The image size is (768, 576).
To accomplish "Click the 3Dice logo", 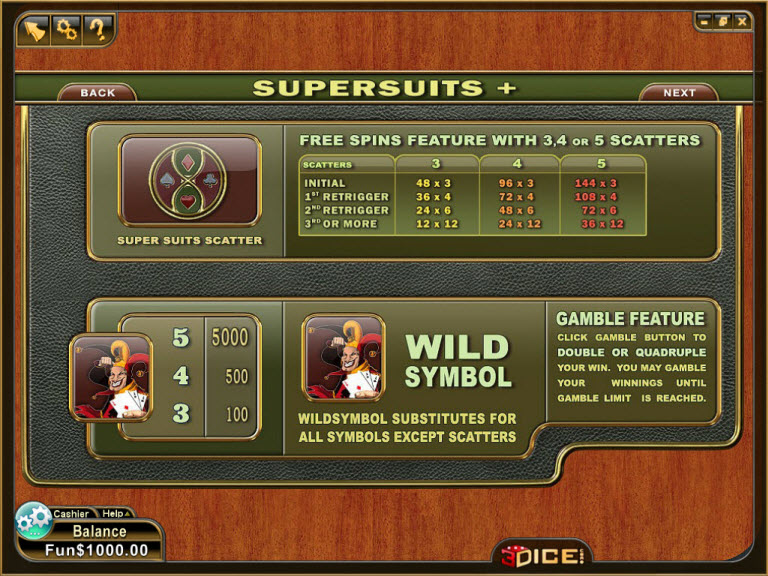I will [x=541, y=554].
